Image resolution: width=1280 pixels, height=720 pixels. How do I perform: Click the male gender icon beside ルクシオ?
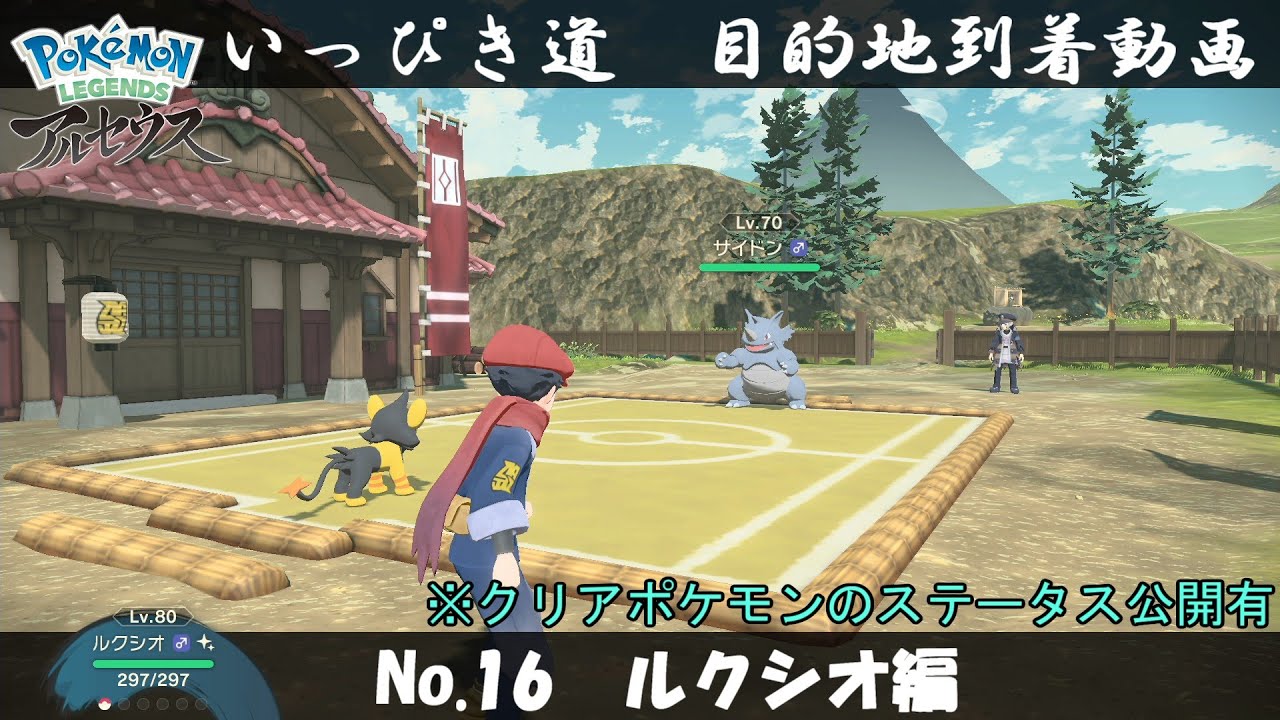coord(180,642)
